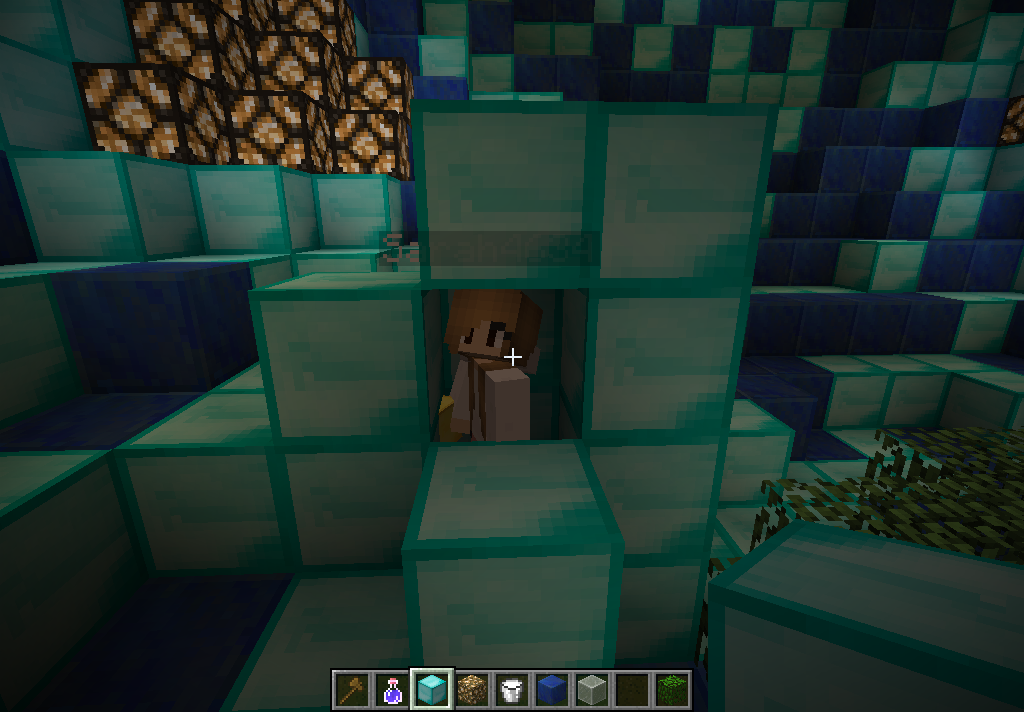Choose the green leaves block slot
The image size is (1024, 712).
pos(672,690)
